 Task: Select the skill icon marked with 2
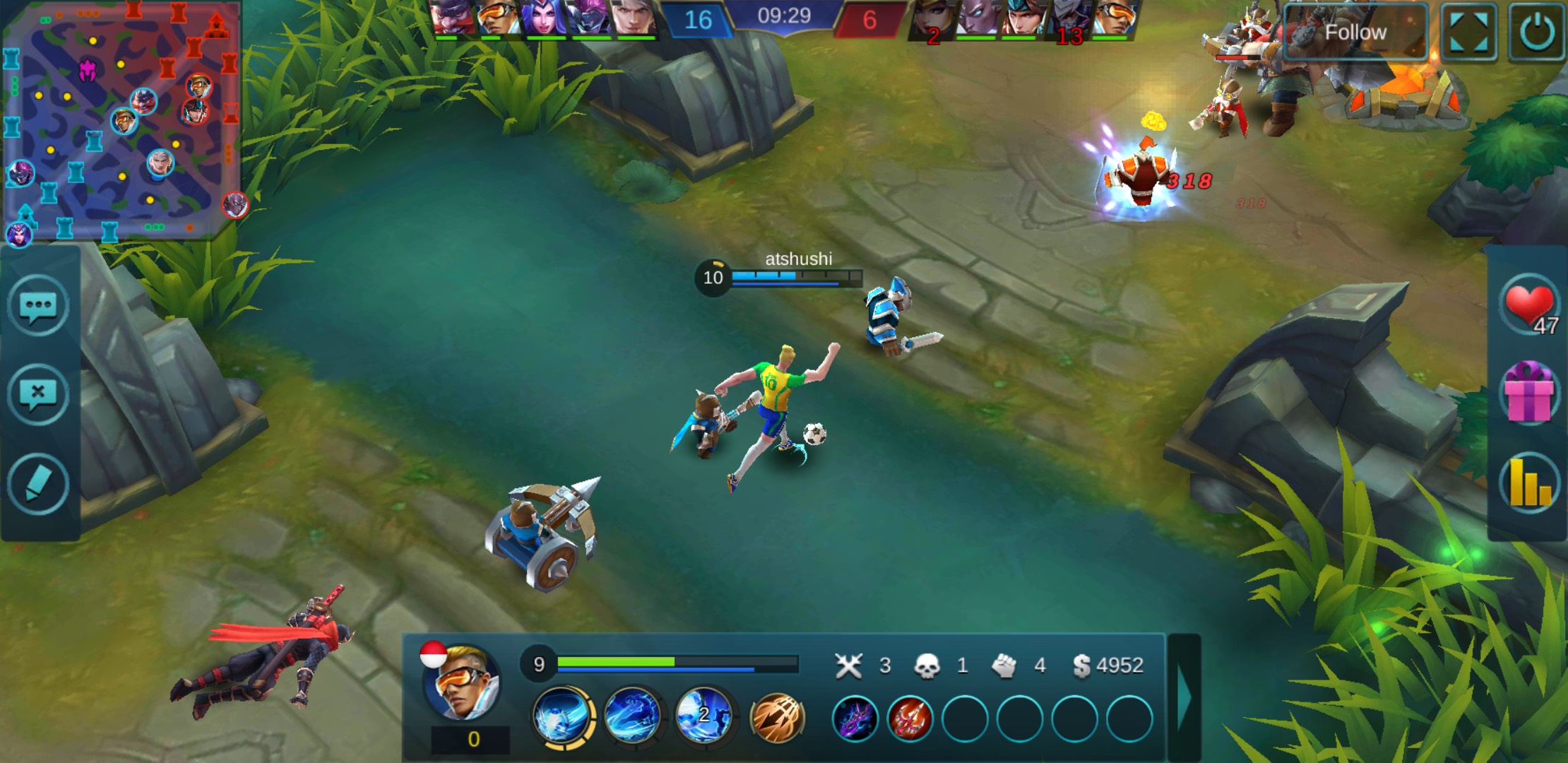(x=703, y=716)
